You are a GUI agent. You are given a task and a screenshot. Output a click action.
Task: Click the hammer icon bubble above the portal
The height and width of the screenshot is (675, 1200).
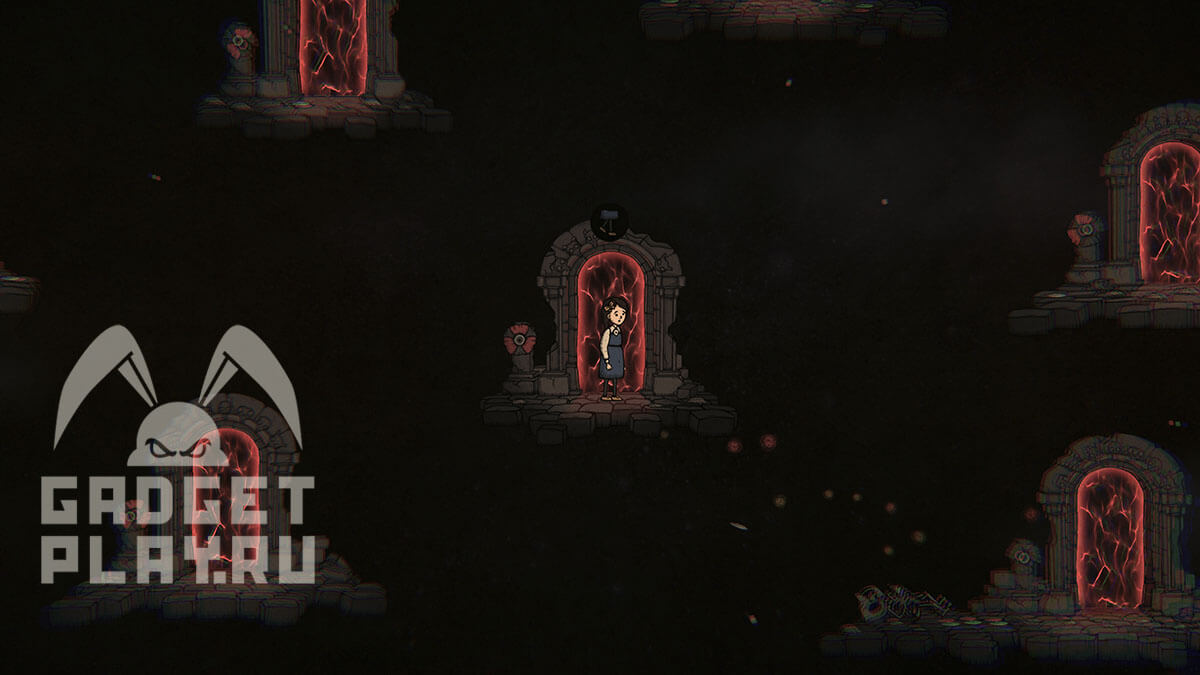pyautogui.click(x=609, y=221)
